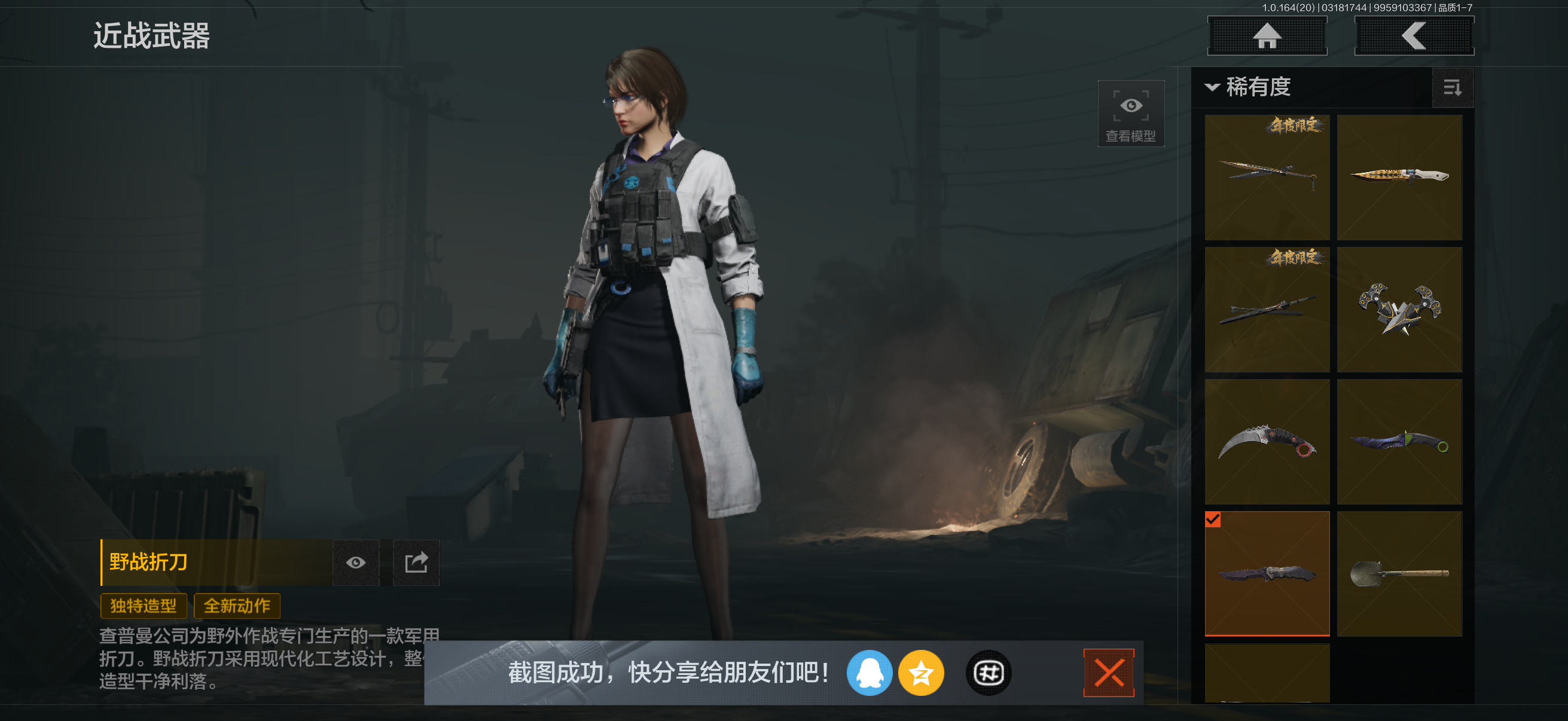Click the share icon next to 野战折刀

[x=416, y=563]
